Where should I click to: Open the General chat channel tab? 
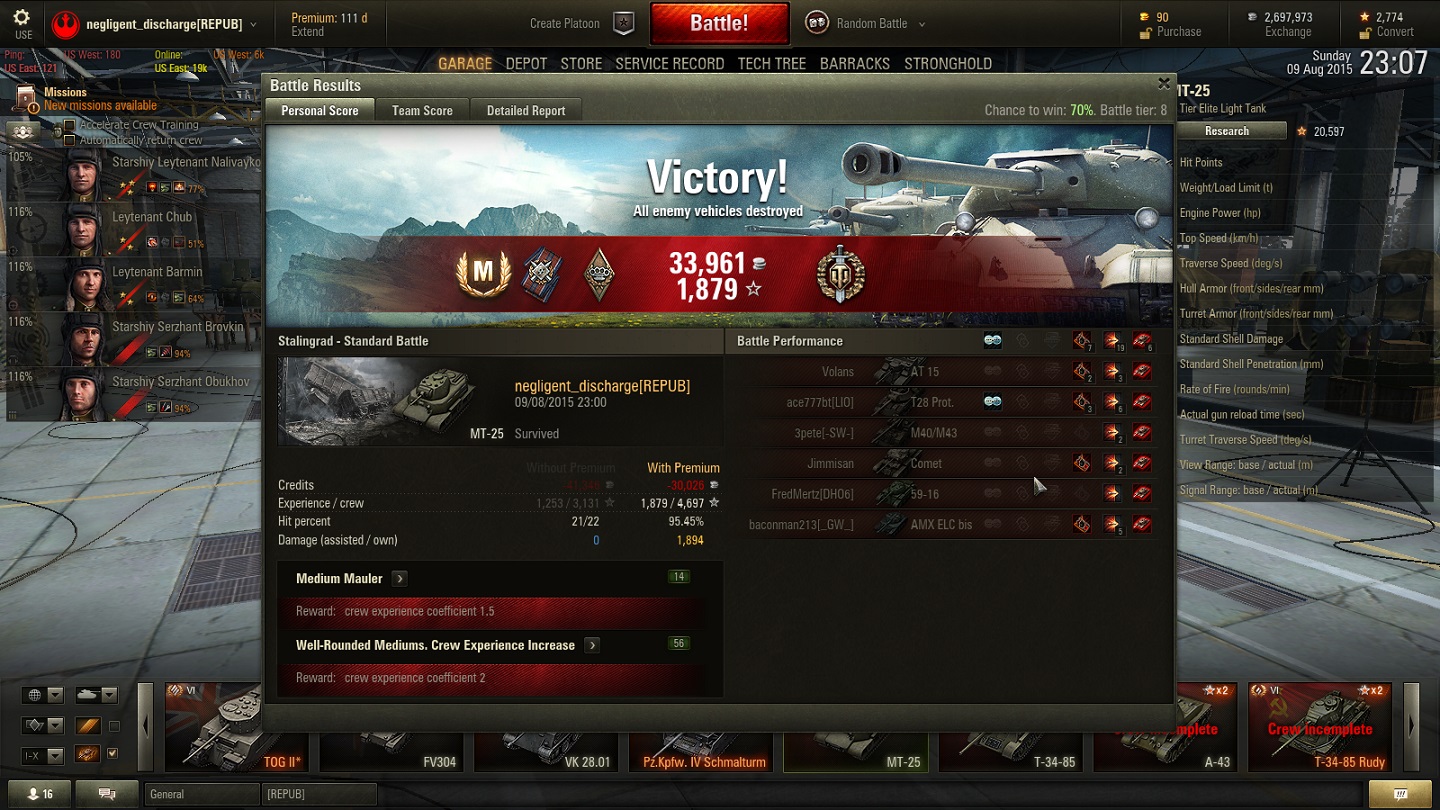[200, 794]
